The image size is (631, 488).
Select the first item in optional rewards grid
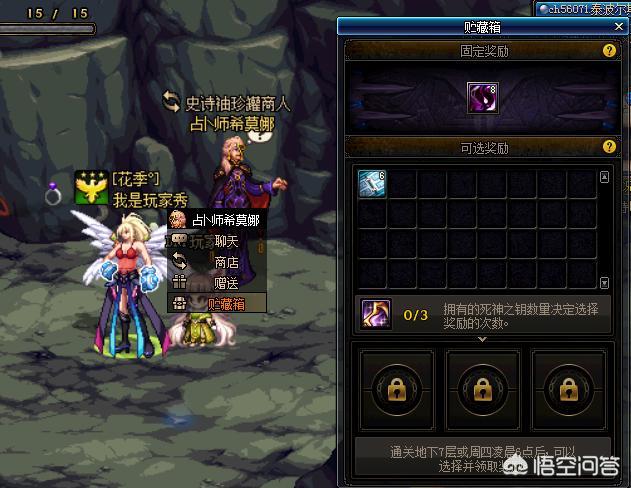pos(373,184)
